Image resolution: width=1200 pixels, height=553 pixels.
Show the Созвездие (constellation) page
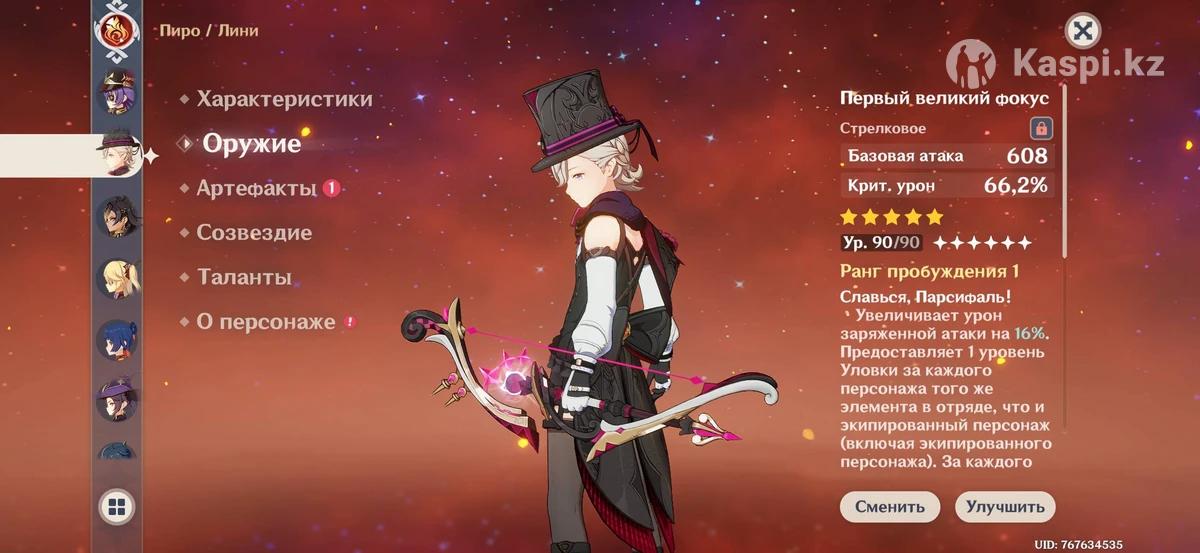click(254, 233)
